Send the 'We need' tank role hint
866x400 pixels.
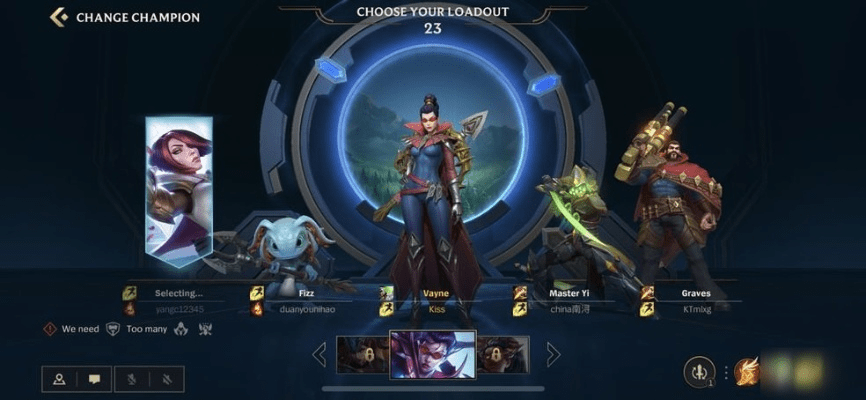click(112, 329)
